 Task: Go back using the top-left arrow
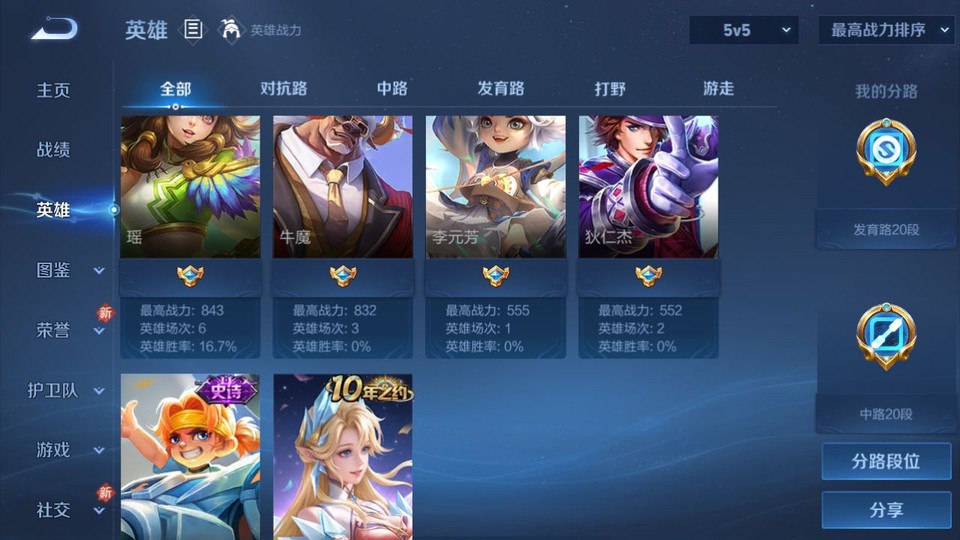(x=53, y=29)
